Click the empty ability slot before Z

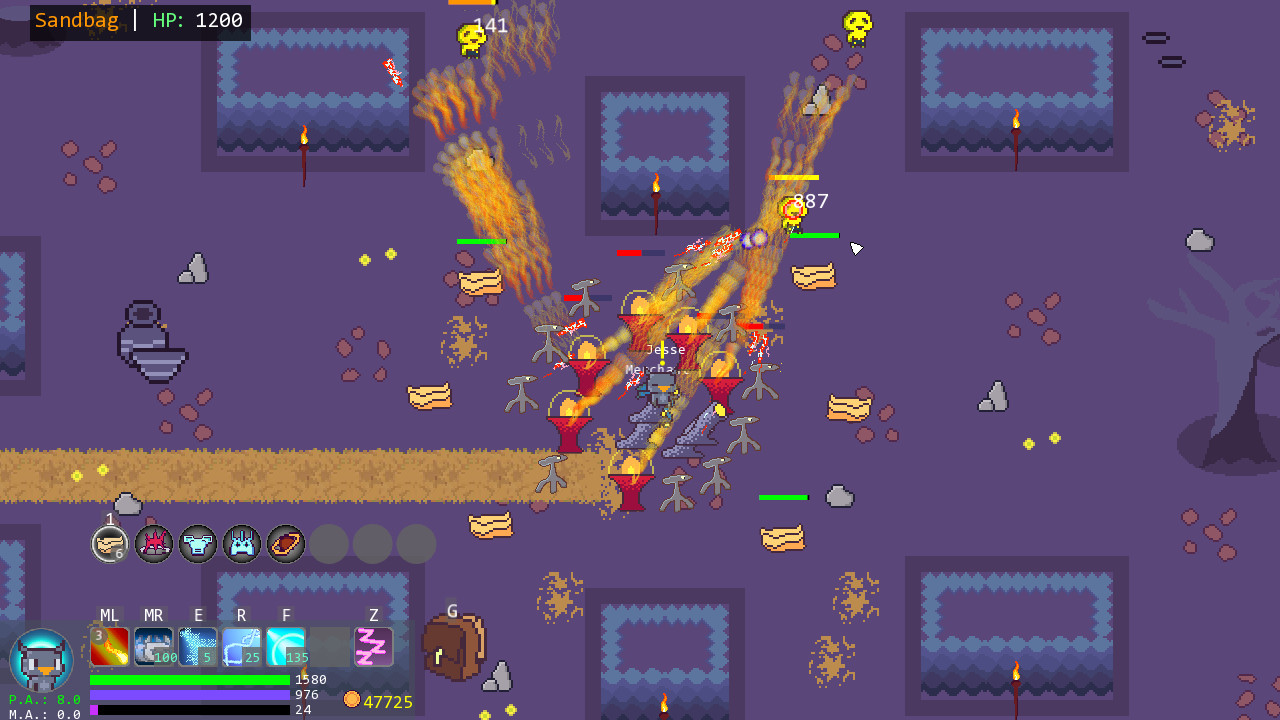pyautogui.click(x=330, y=646)
